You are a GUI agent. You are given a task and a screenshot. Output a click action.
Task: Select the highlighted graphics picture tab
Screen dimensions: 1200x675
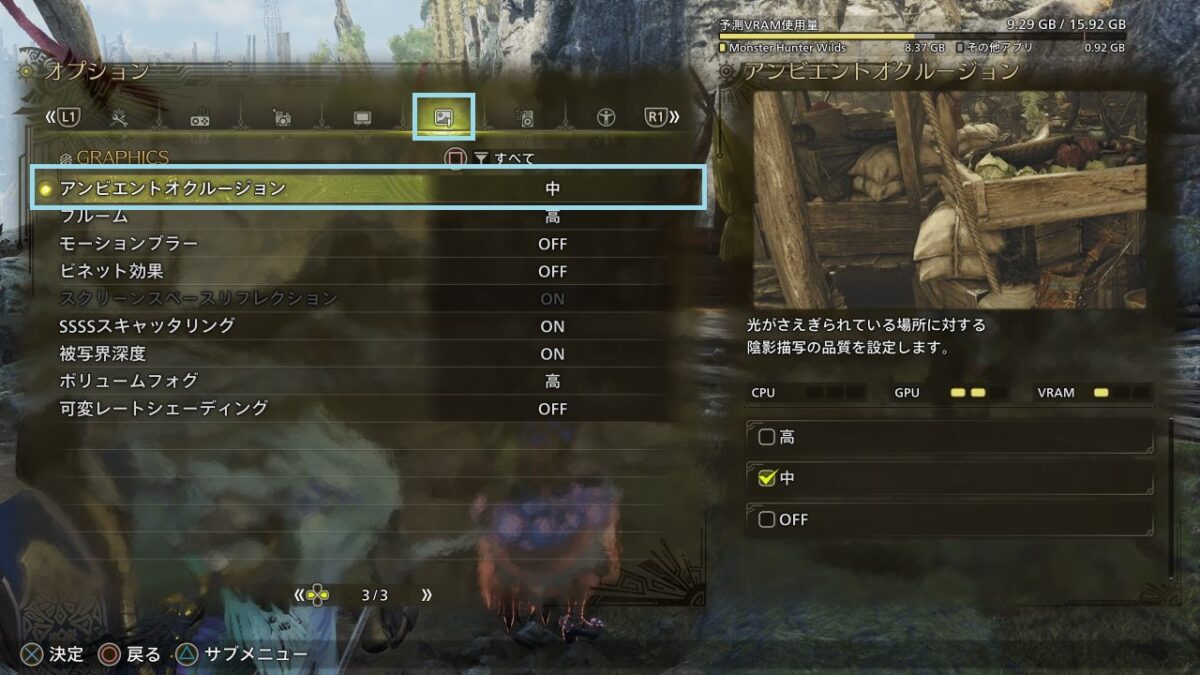443,118
